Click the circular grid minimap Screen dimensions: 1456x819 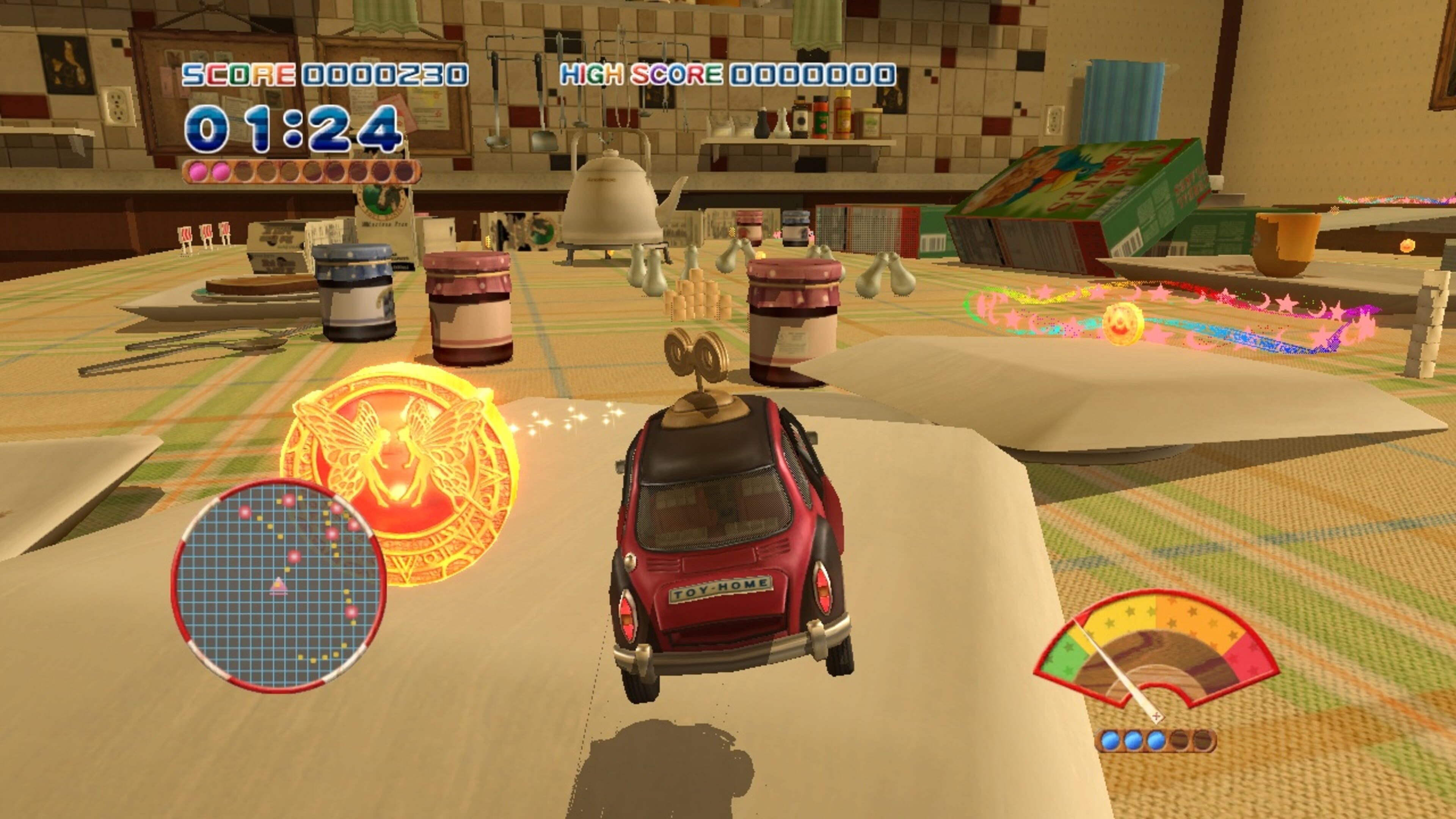point(278,585)
